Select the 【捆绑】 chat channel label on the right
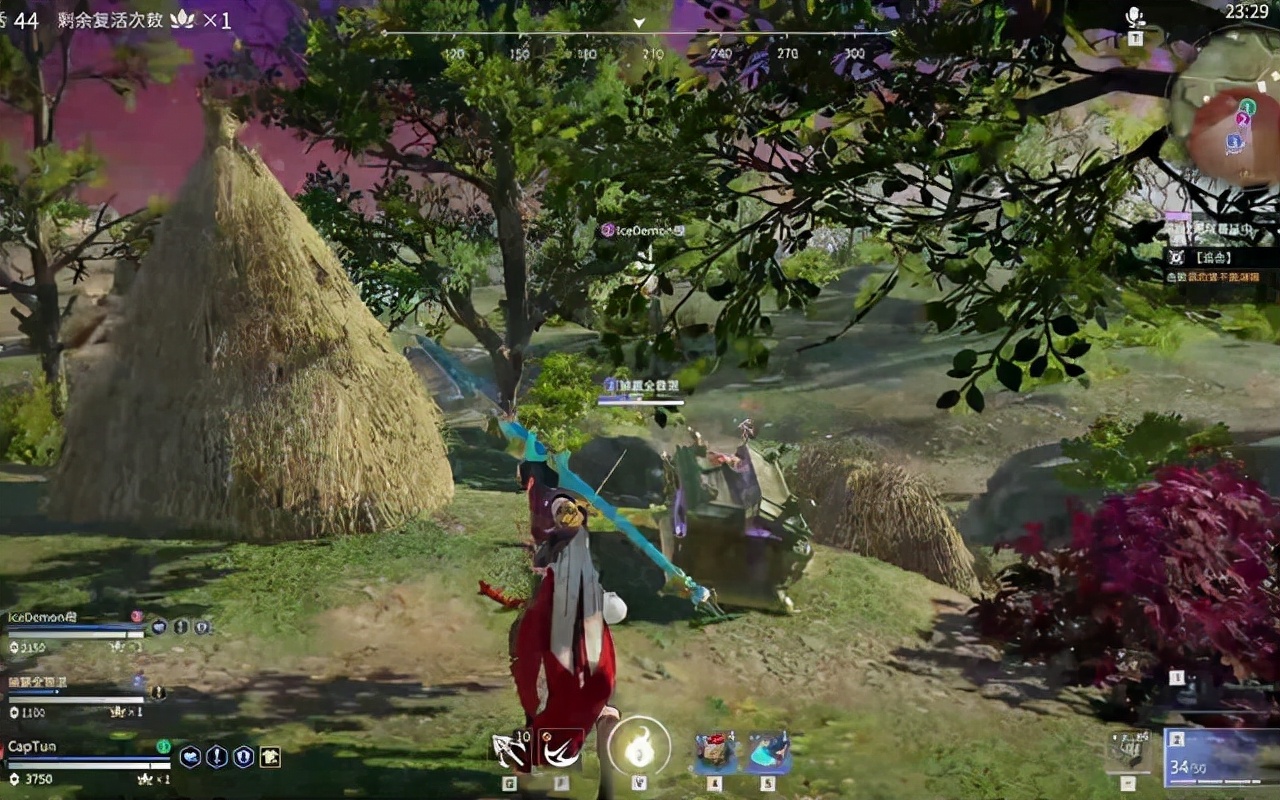The image size is (1280, 800). 1214,257
